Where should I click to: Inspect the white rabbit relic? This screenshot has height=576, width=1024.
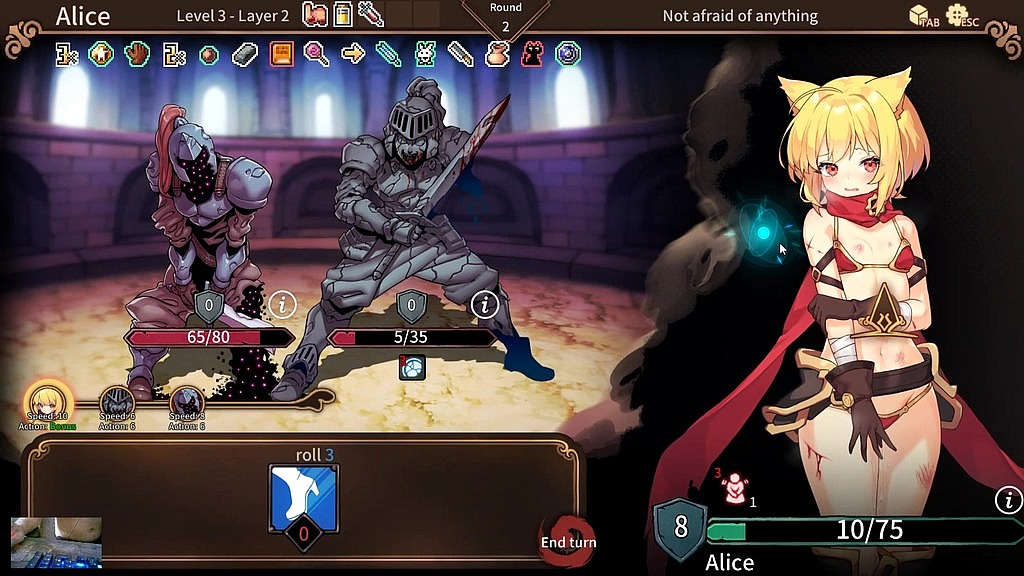point(425,54)
